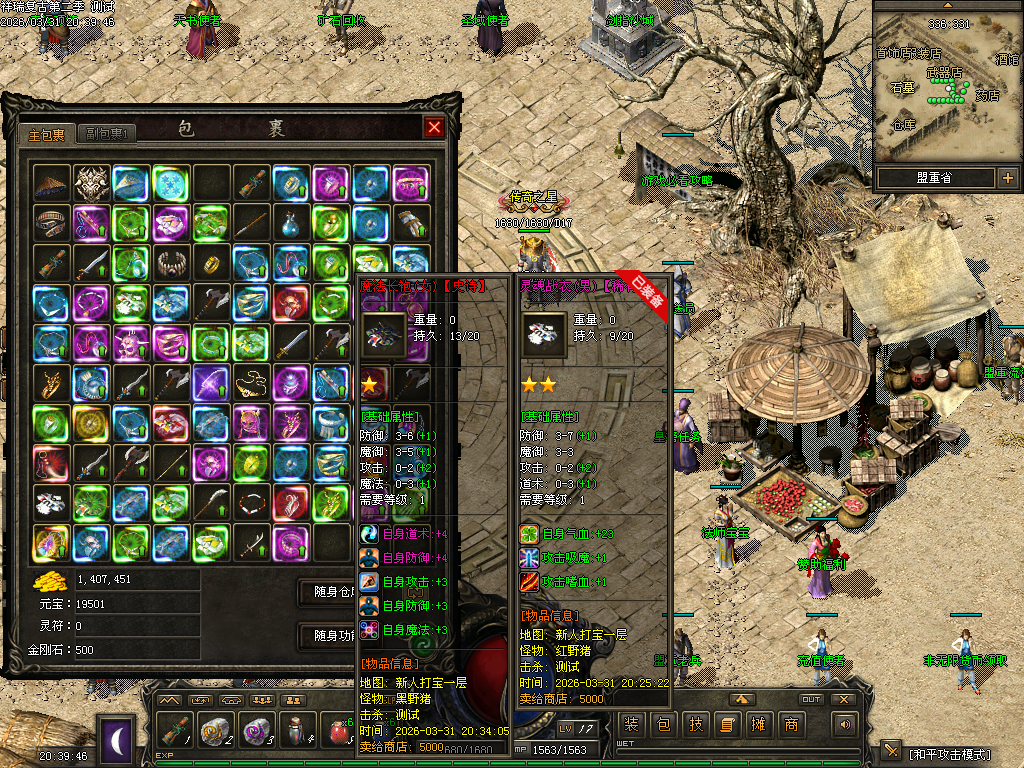The image size is (1024, 768).
Task: Toggle the sound speaker button
Action: 846,725
